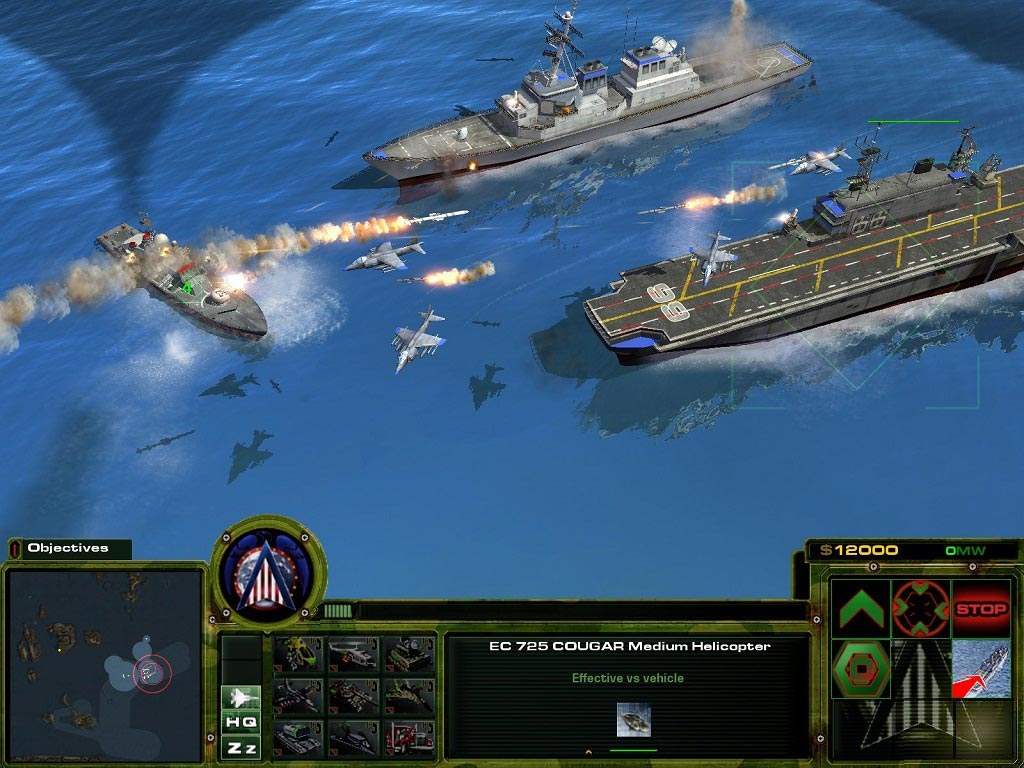Activate the green chevron command
This screenshot has height=768, width=1024.
pyautogui.click(x=861, y=609)
